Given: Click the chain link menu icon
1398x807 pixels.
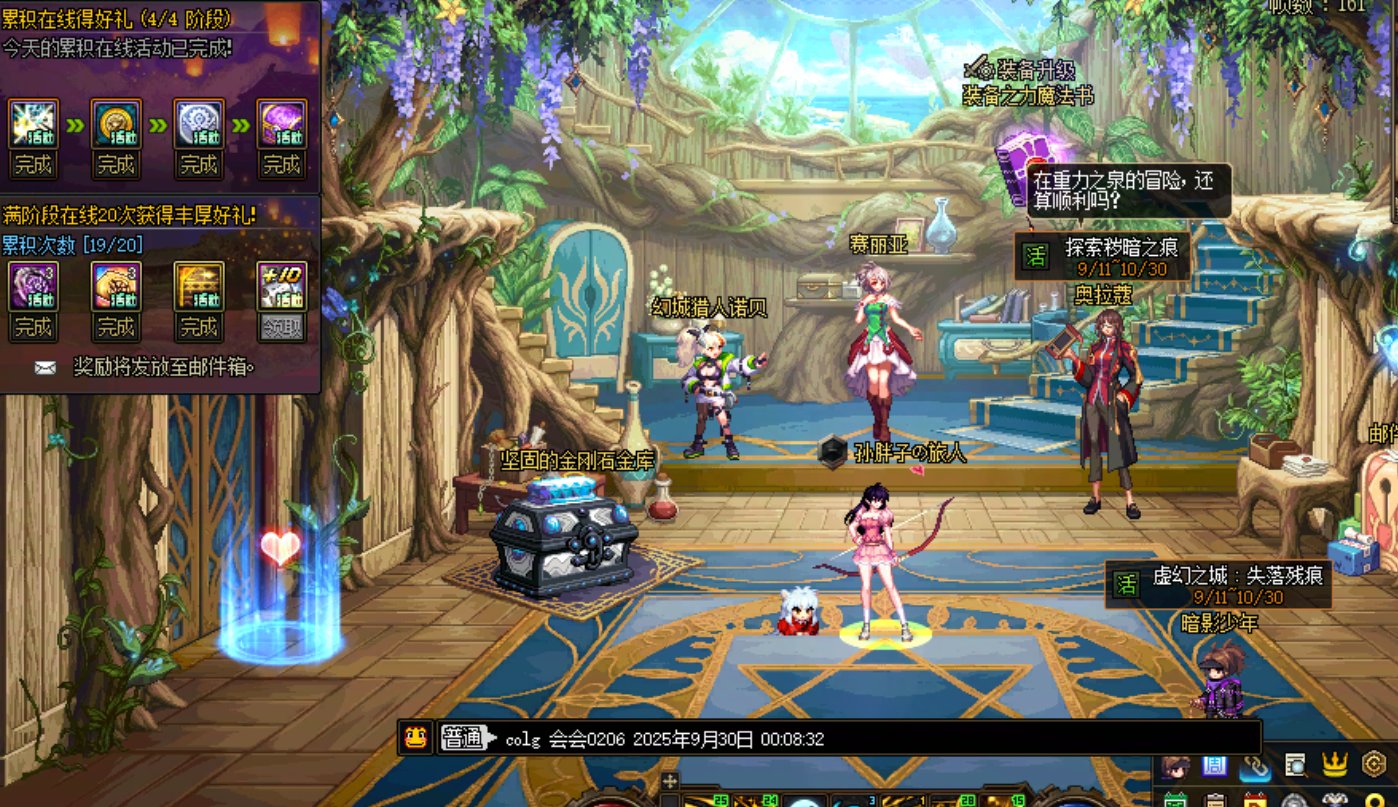Looking at the screenshot, I should (1255, 766).
